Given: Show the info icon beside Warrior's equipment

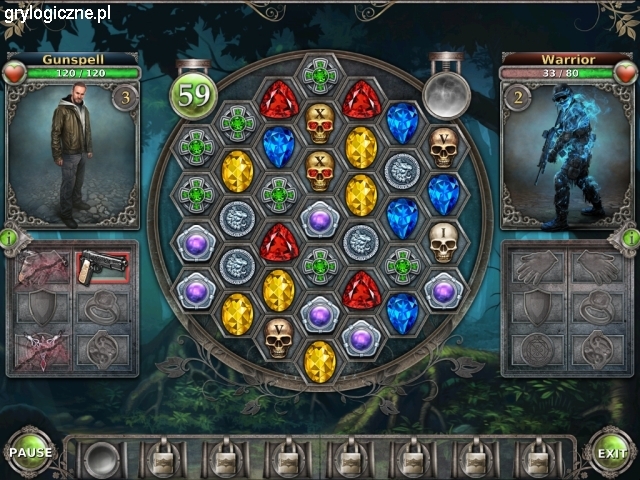Looking at the screenshot, I should point(630,238).
